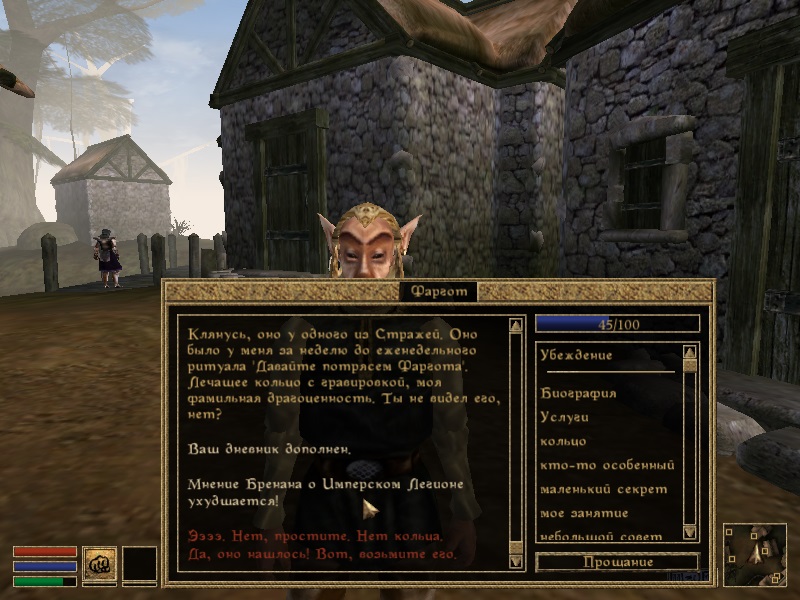This screenshot has height=600, width=800.
Task: Click the dialogue text scroll-up arrow
Action: click(x=516, y=325)
